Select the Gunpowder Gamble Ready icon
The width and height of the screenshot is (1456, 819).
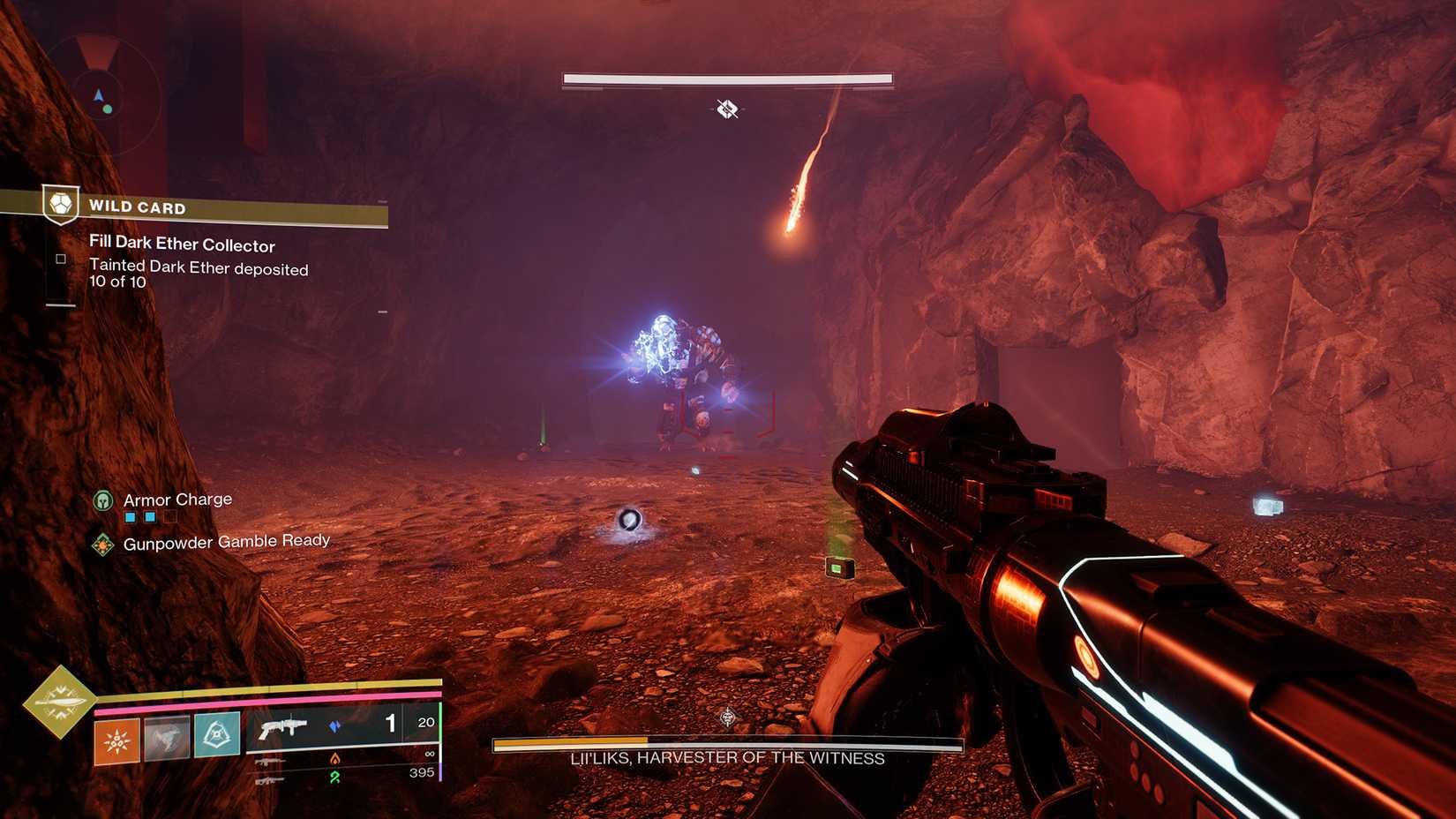click(x=103, y=544)
